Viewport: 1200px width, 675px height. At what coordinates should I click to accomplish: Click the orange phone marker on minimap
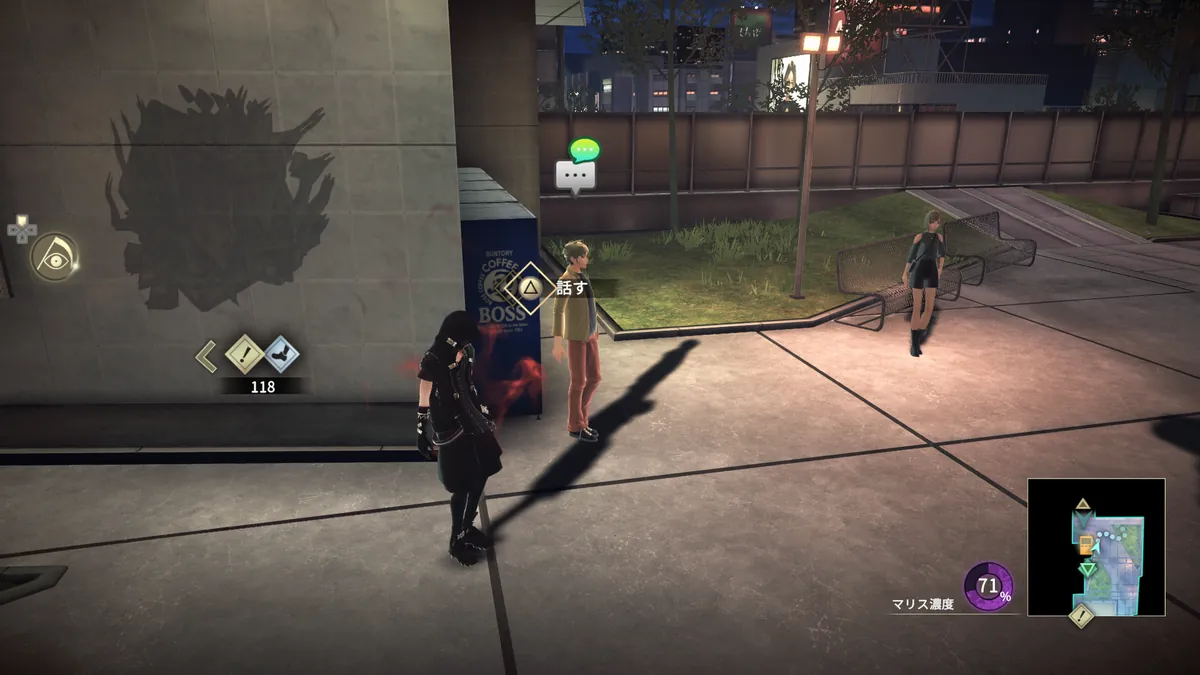(x=1085, y=545)
